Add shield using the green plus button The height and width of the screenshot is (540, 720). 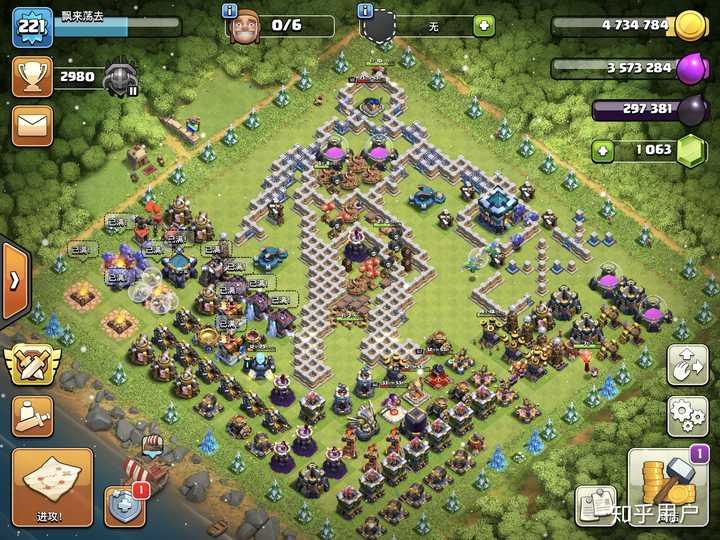point(484,26)
